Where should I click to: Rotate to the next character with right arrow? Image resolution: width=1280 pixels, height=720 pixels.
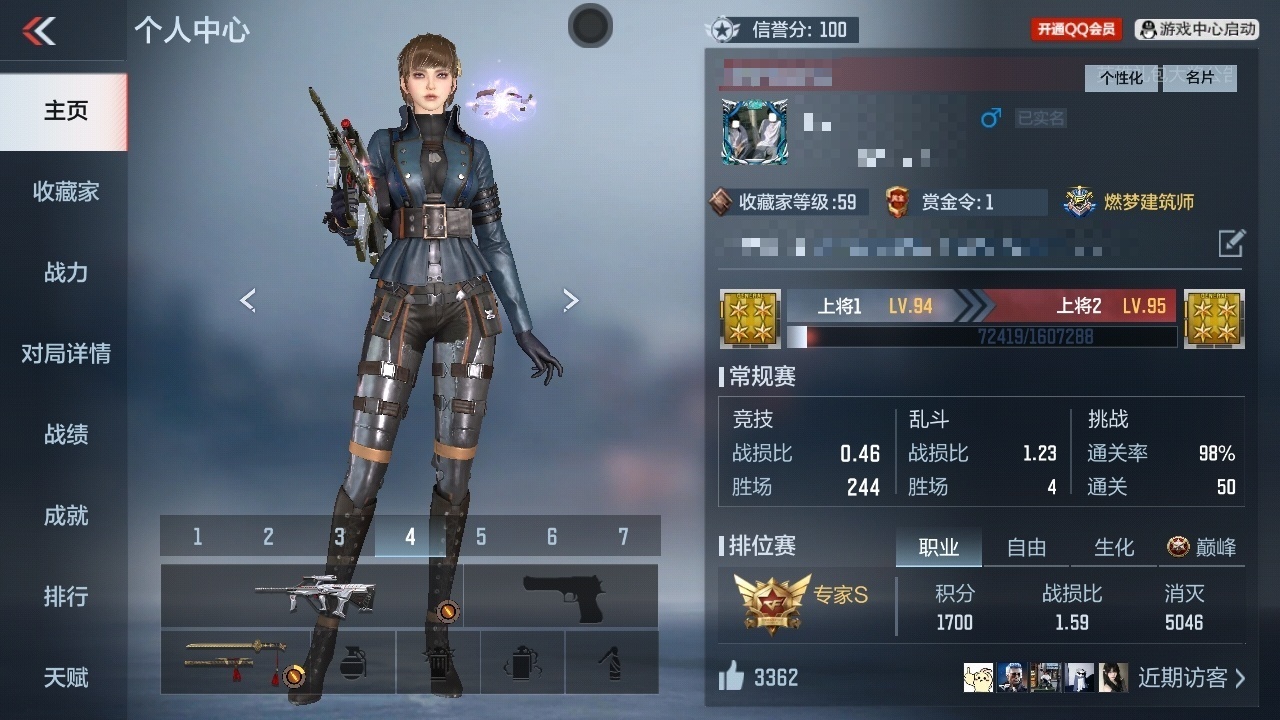point(570,300)
